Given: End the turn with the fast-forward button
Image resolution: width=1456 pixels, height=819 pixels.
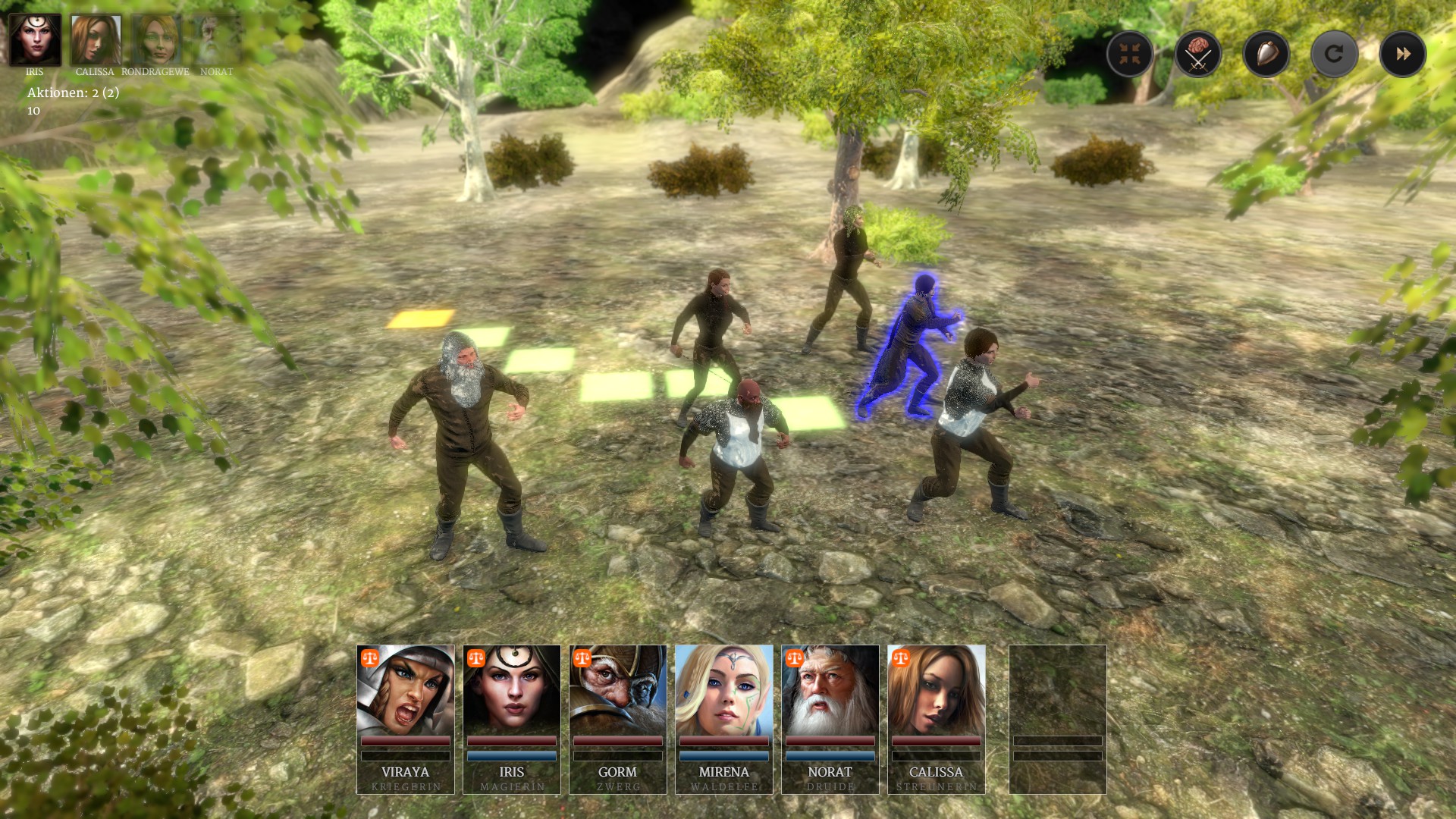Looking at the screenshot, I should 1402,54.
